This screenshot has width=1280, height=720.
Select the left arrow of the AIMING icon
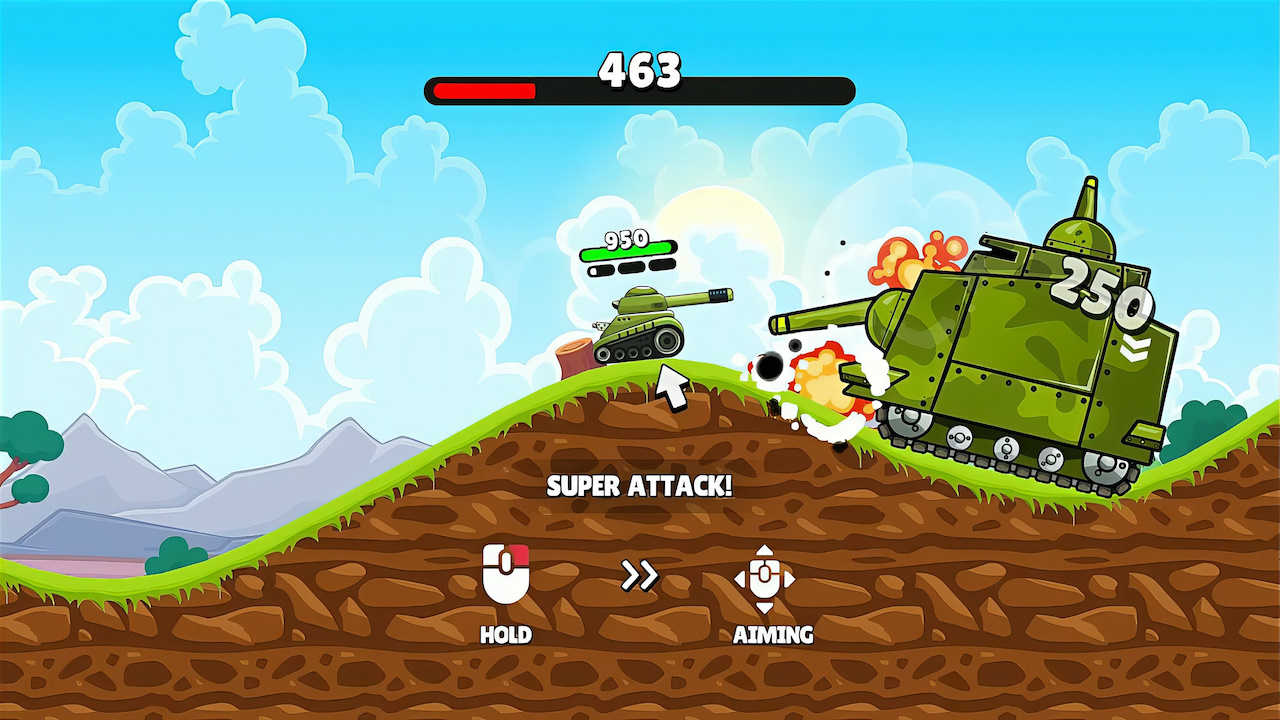[x=740, y=577]
